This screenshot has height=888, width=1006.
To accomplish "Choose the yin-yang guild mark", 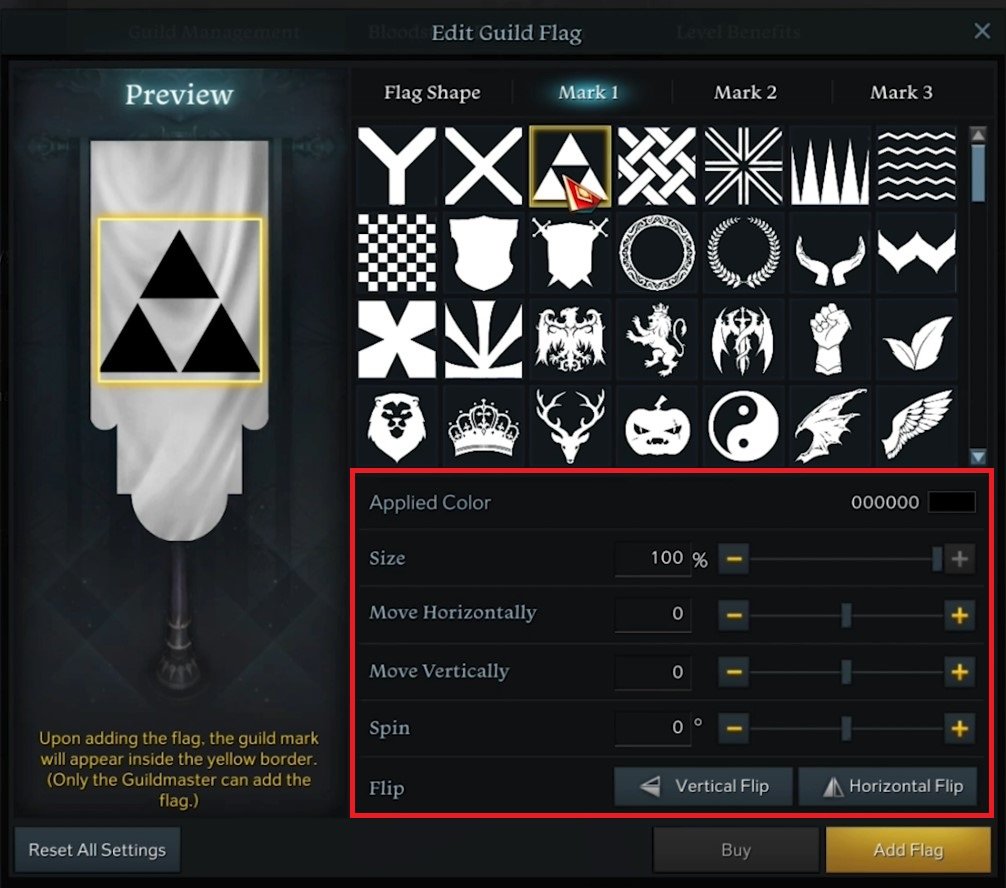I will (x=743, y=425).
